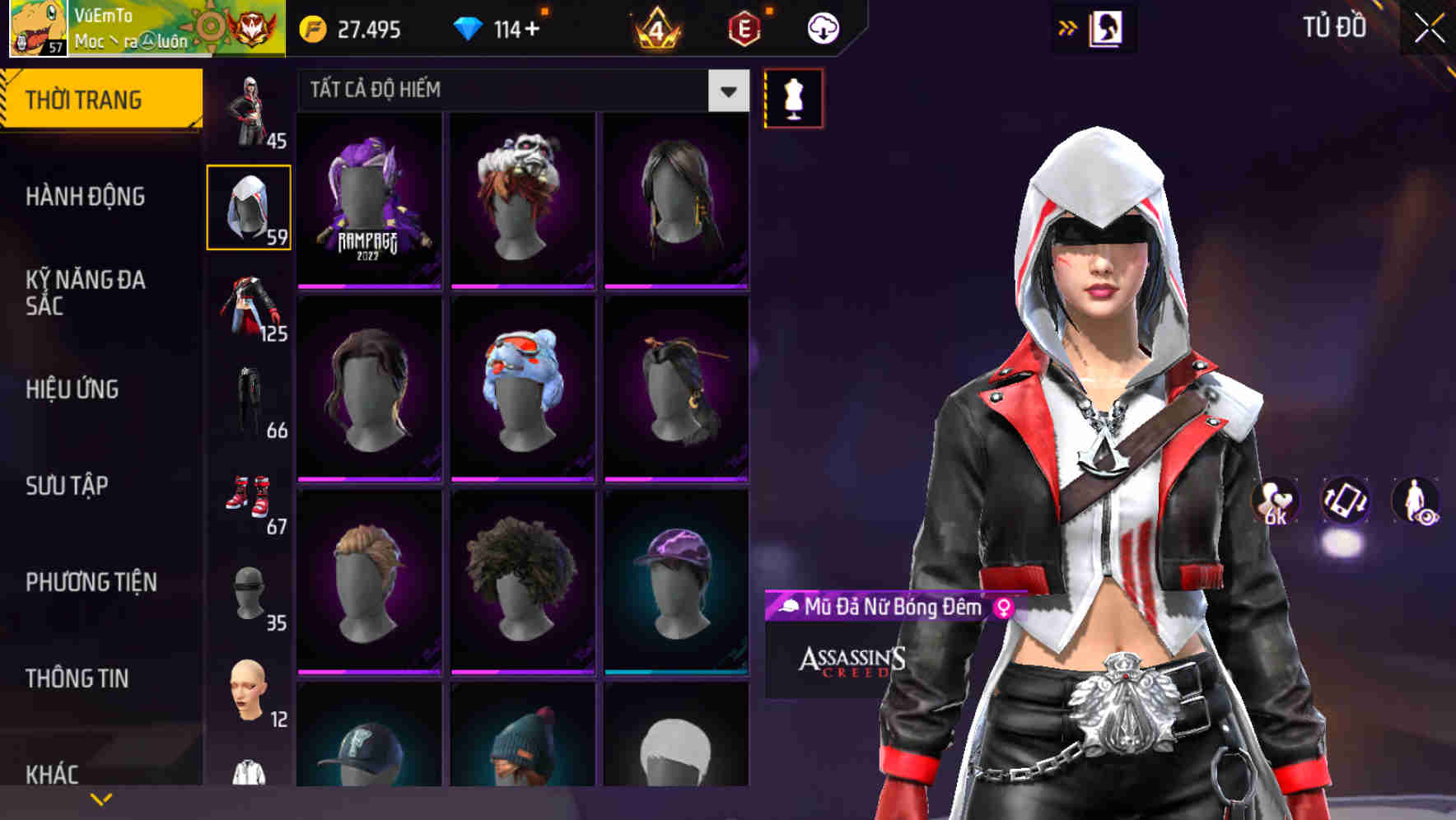Toggle the collapse arrows beside the portrait icon
This screenshot has height=820, width=1456.
[1068, 27]
